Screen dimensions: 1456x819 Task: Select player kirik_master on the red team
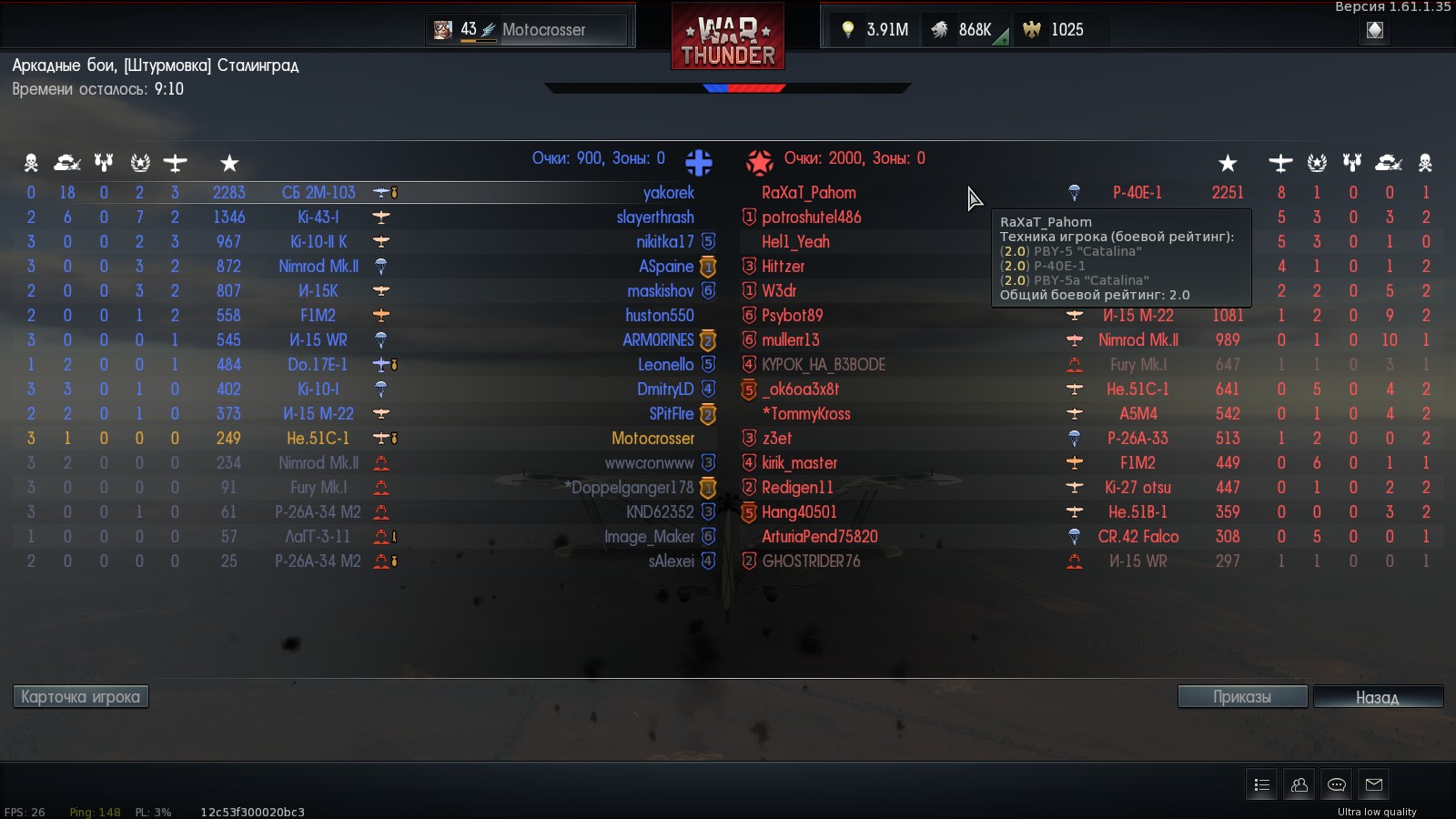[x=799, y=463]
